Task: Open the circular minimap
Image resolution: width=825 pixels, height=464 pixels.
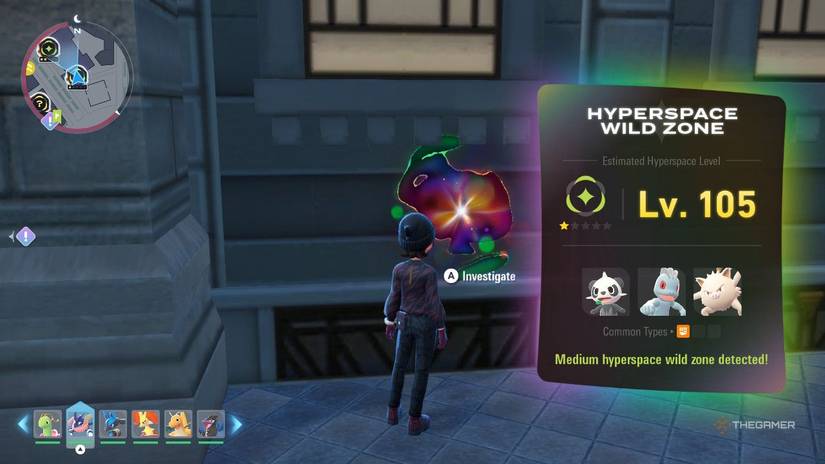Action: point(76,76)
